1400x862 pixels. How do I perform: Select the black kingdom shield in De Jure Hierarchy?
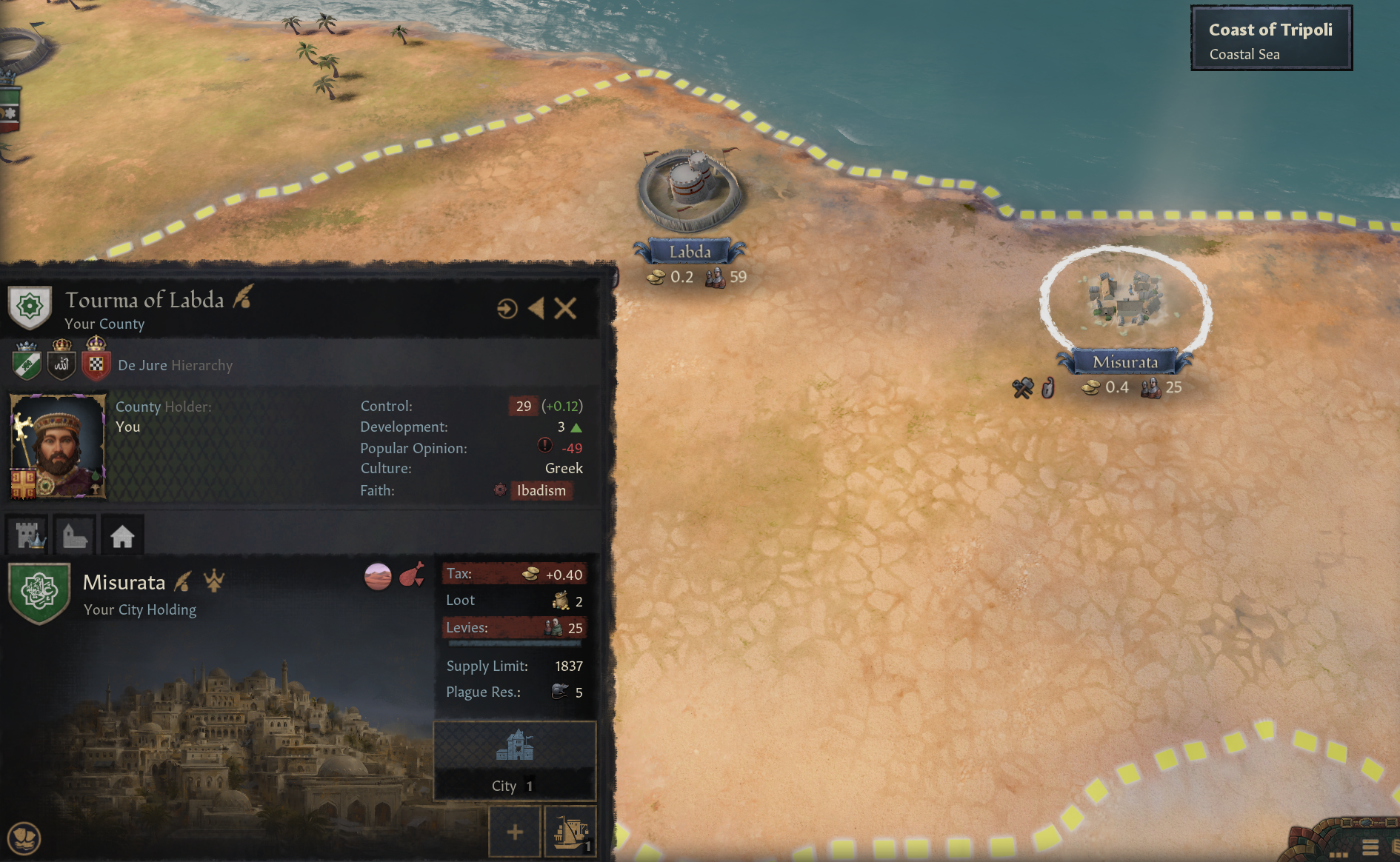coord(61,363)
